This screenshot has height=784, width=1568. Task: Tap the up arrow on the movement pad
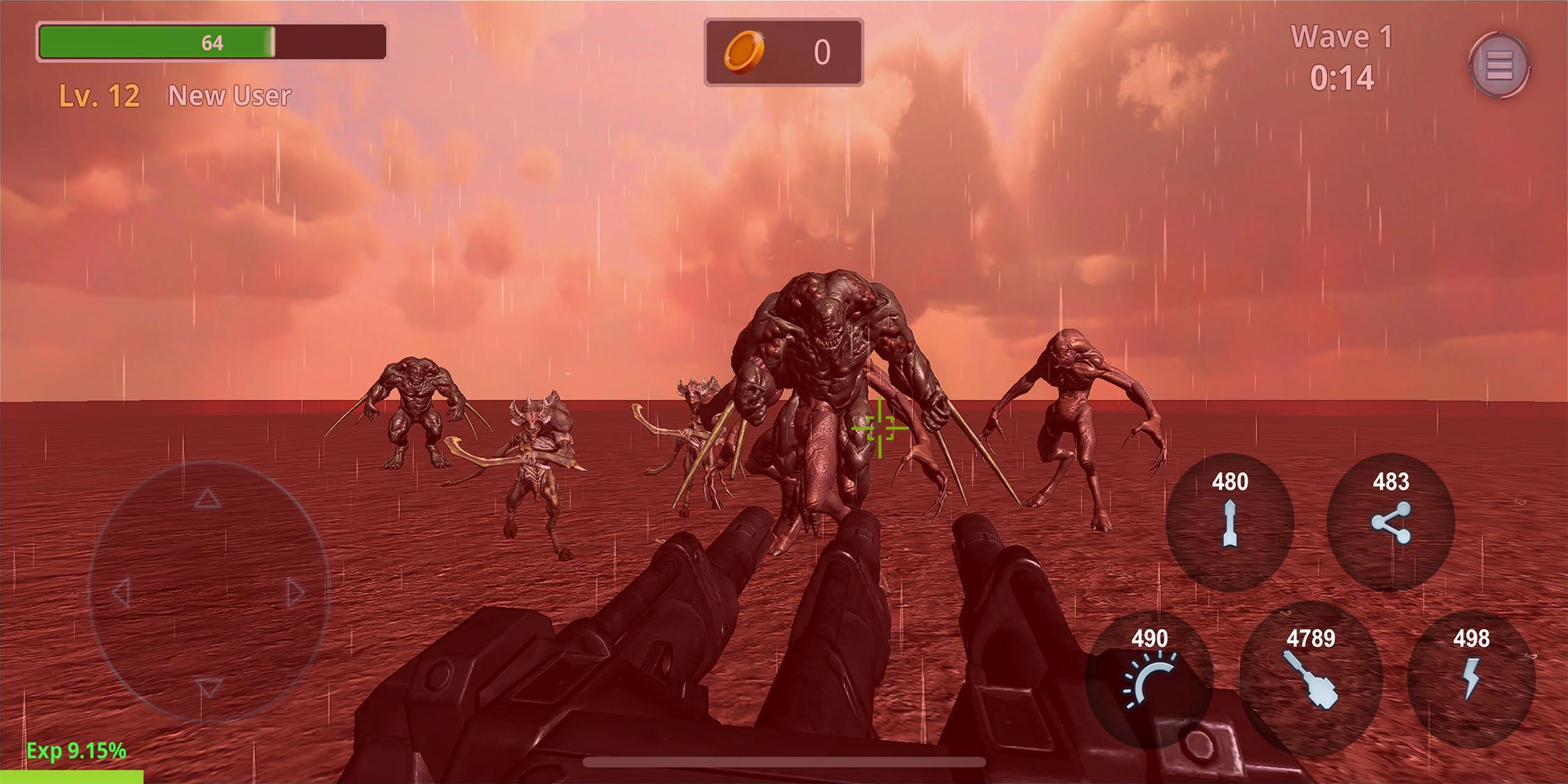(x=207, y=498)
